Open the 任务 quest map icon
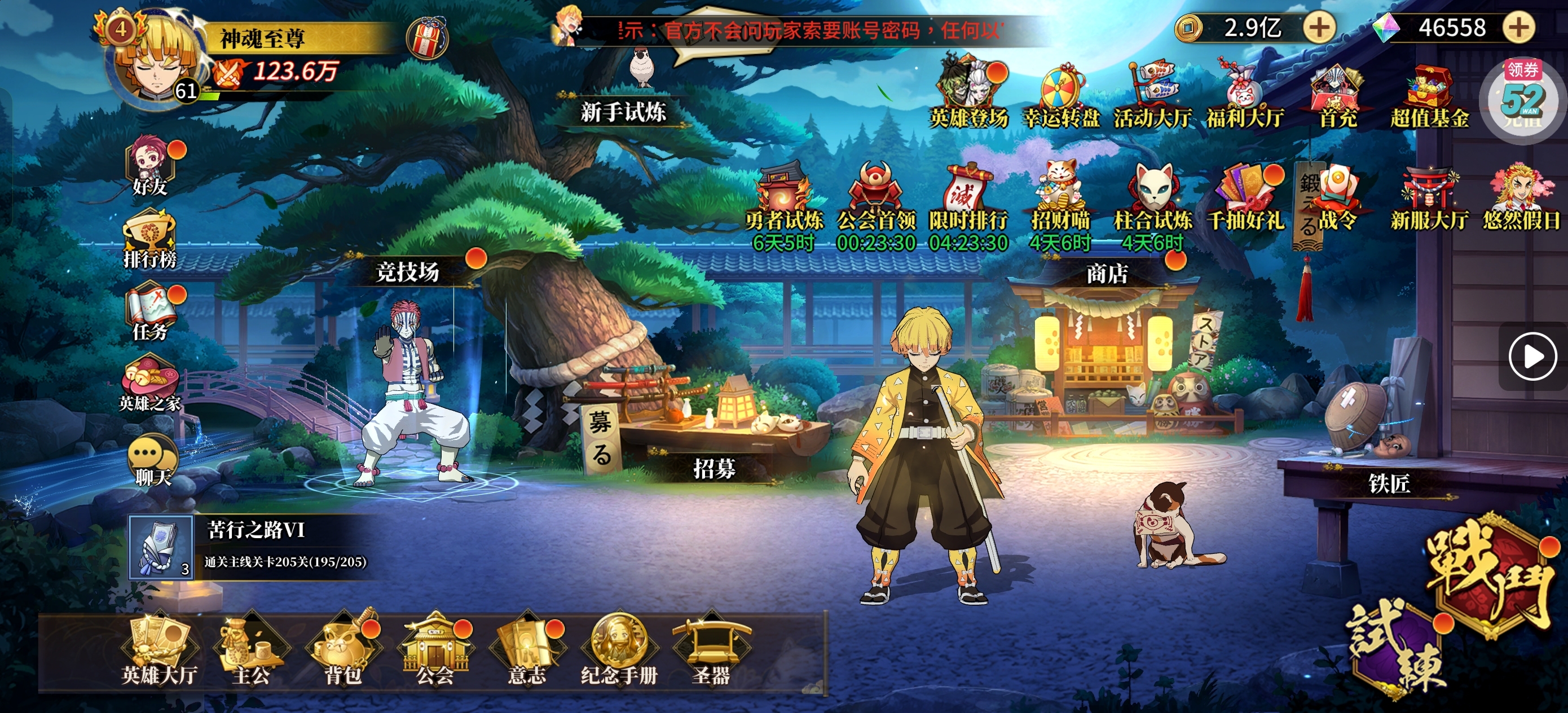1568x713 pixels. 149,312
